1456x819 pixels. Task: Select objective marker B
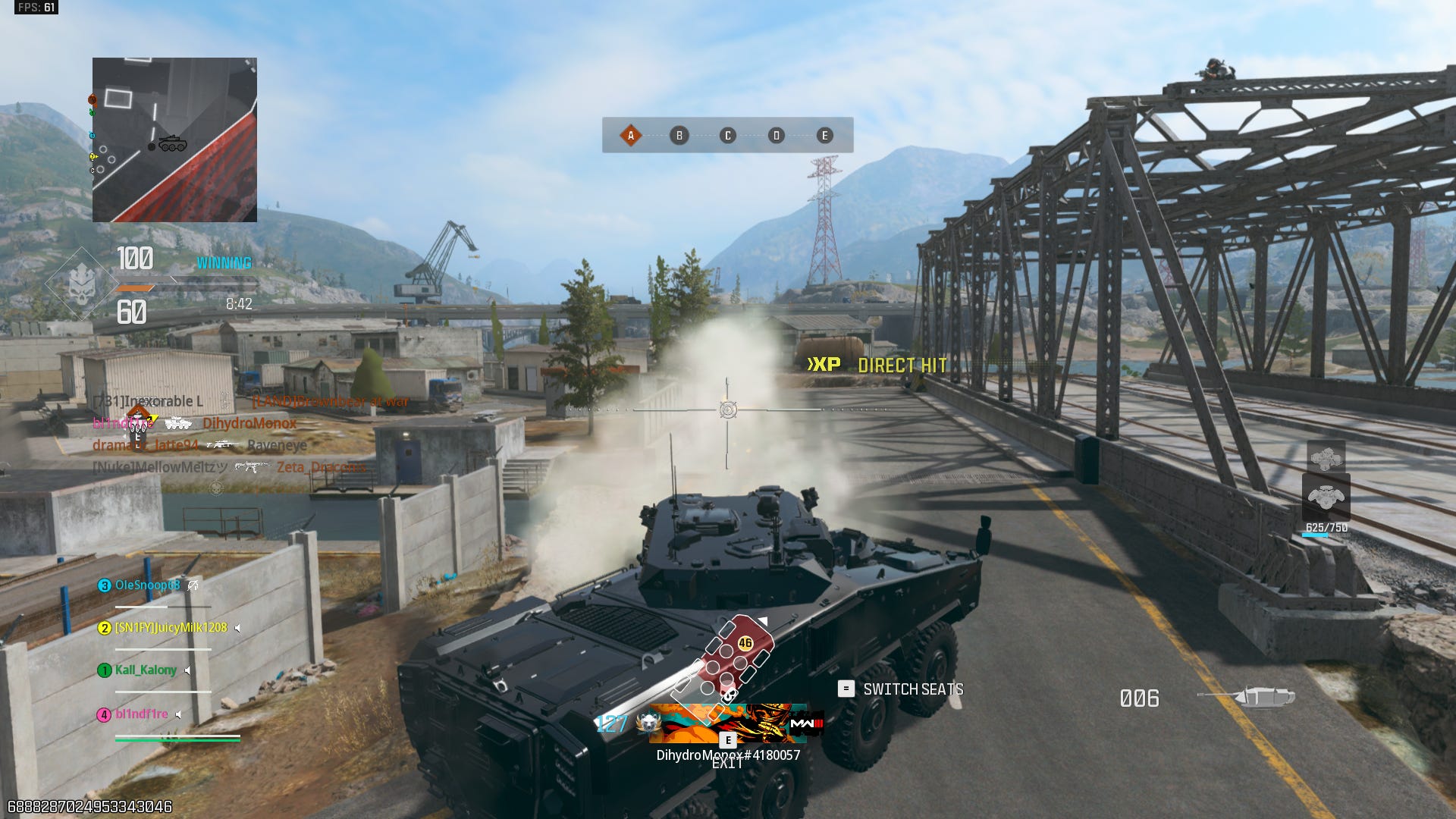tap(679, 136)
